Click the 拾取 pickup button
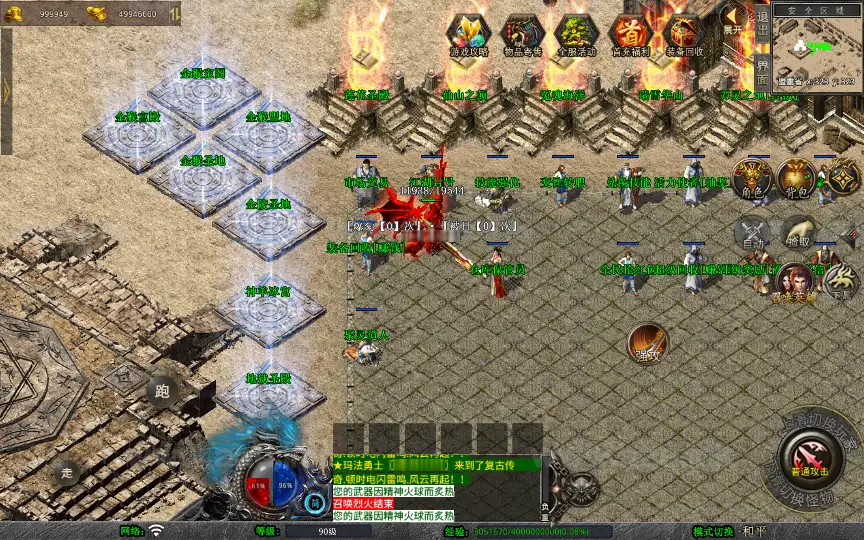 point(797,234)
